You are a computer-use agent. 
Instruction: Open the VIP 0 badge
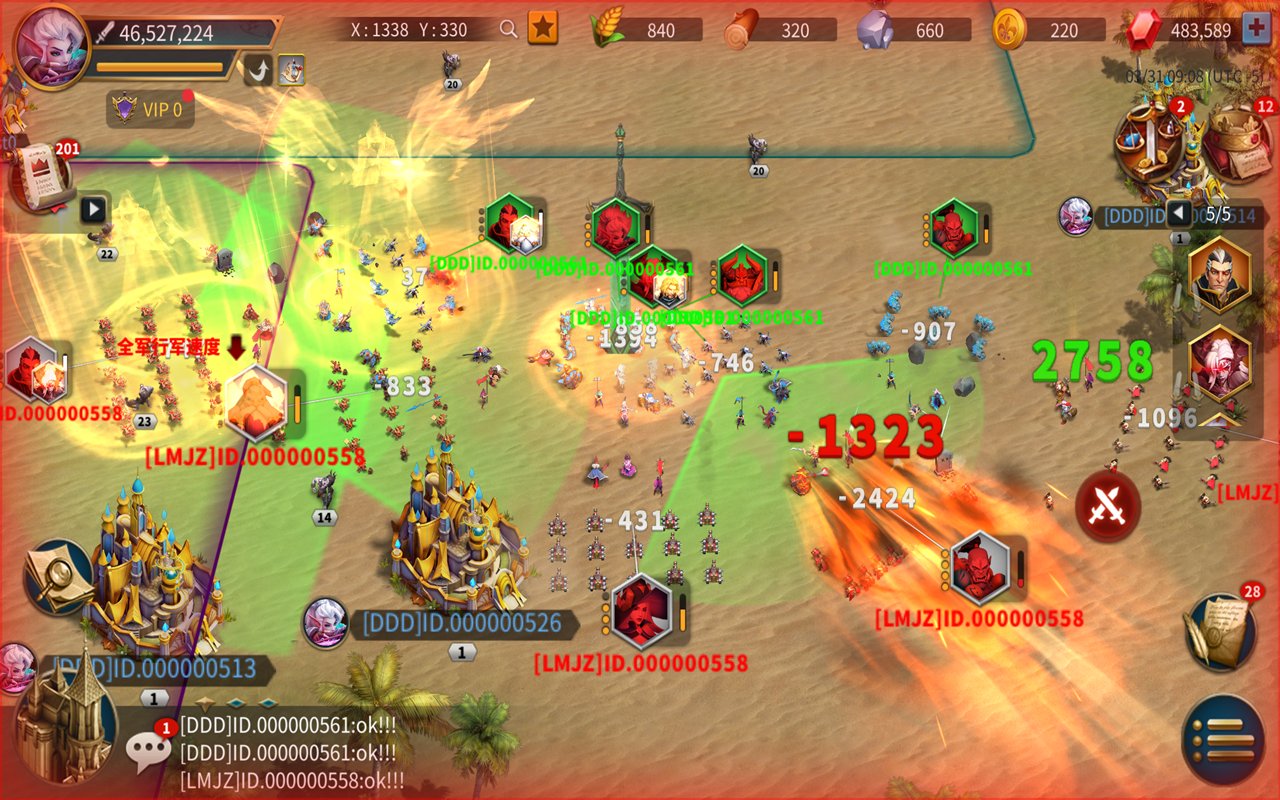click(x=151, y=109)
